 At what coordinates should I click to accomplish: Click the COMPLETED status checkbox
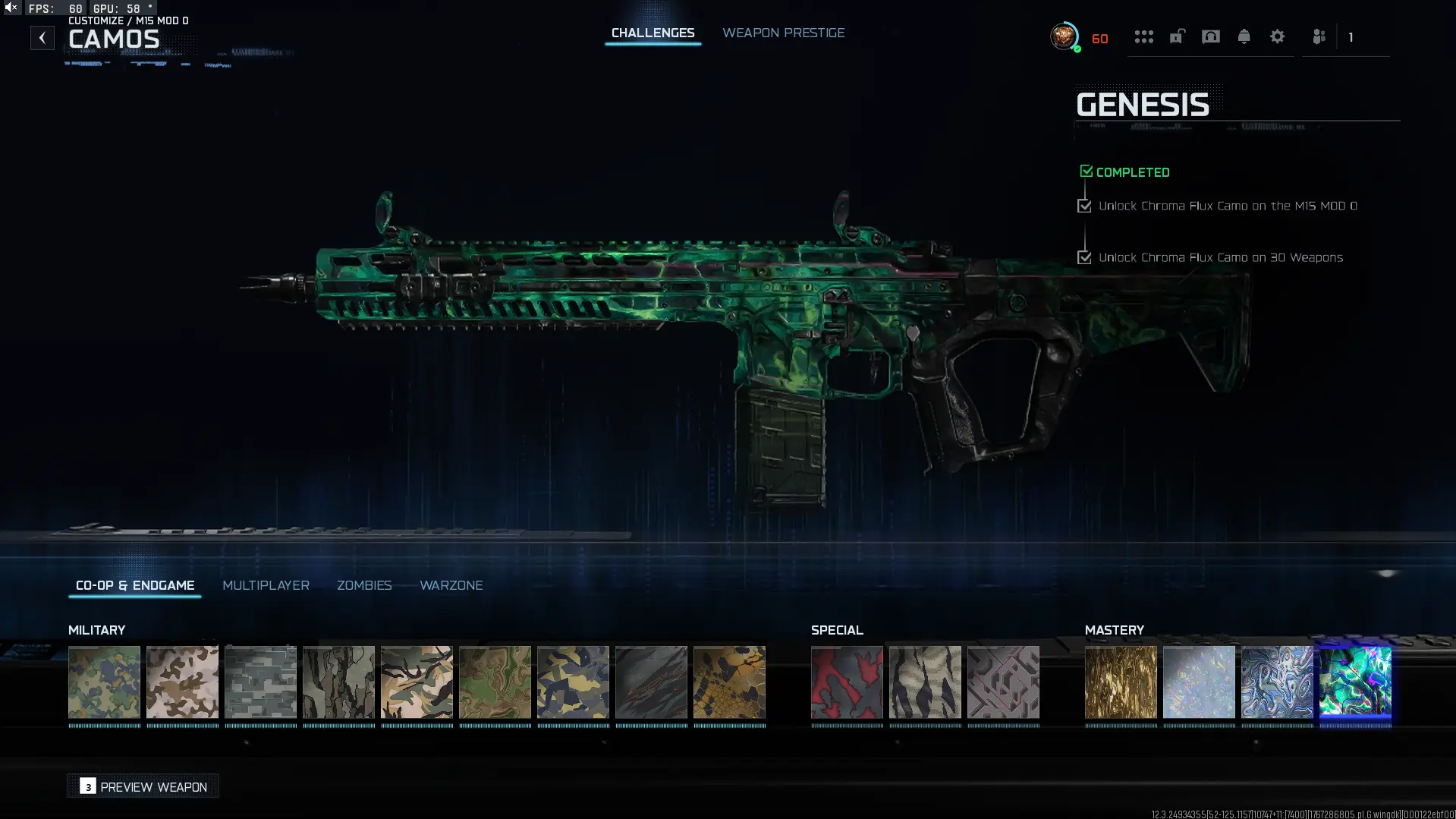[x=1086, y=170]
